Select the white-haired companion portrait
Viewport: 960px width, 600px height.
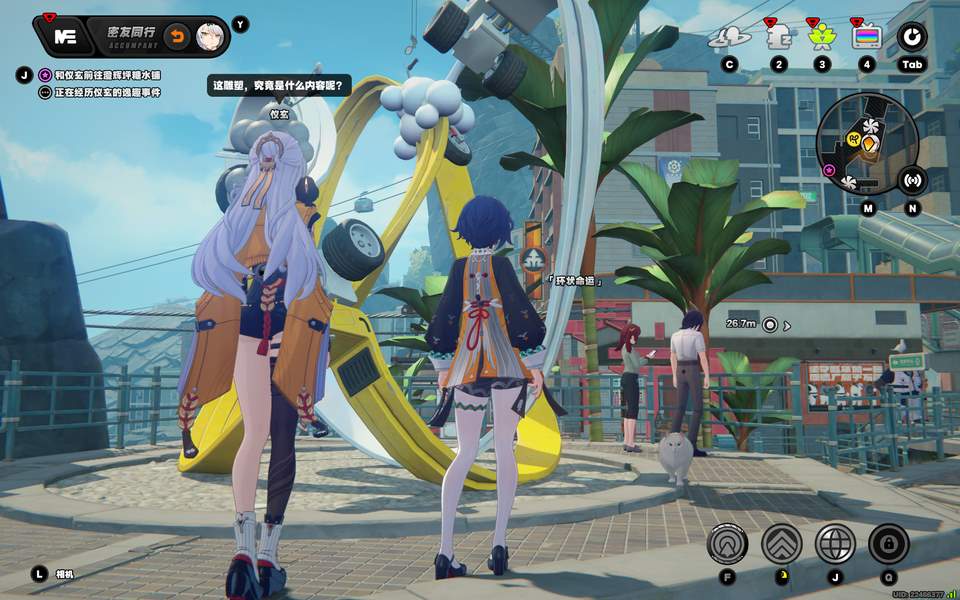coord(209,36)
